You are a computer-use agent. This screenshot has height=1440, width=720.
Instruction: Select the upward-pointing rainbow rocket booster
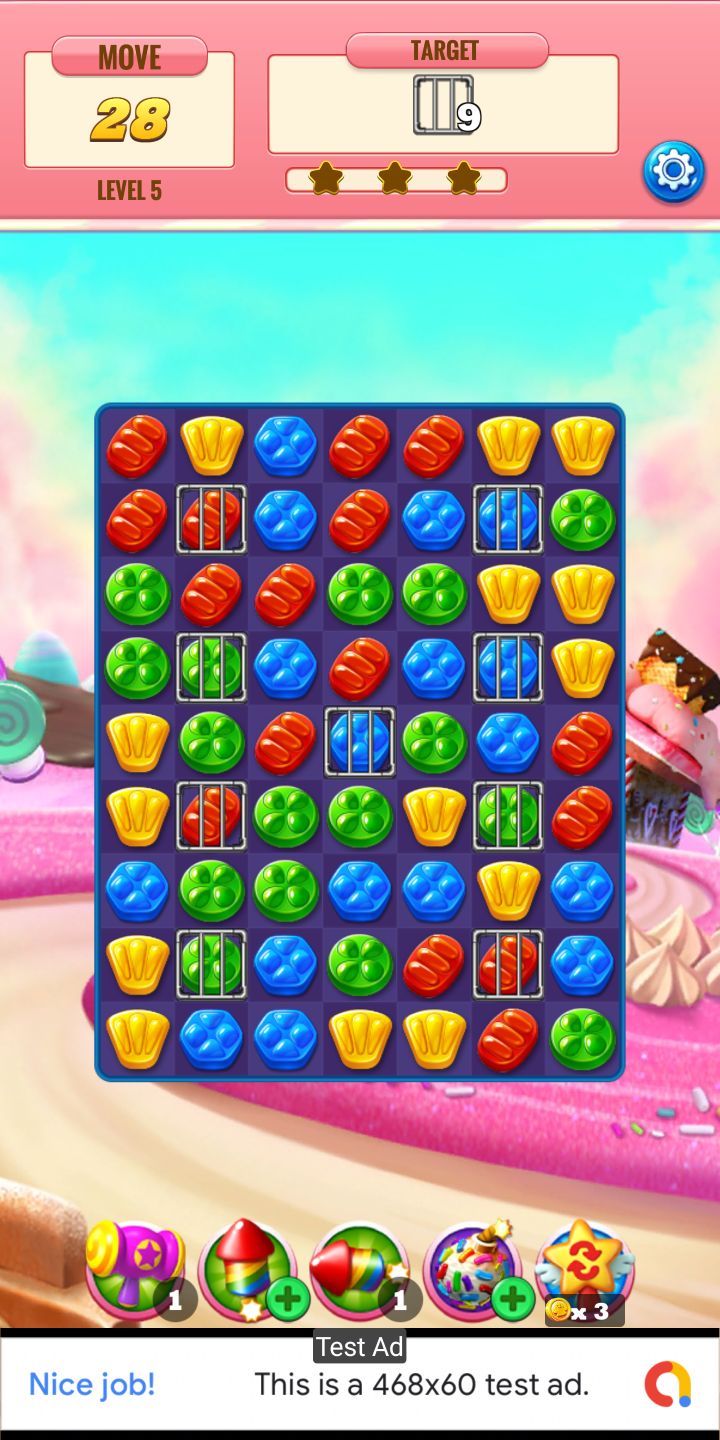tap(244, 1264)
